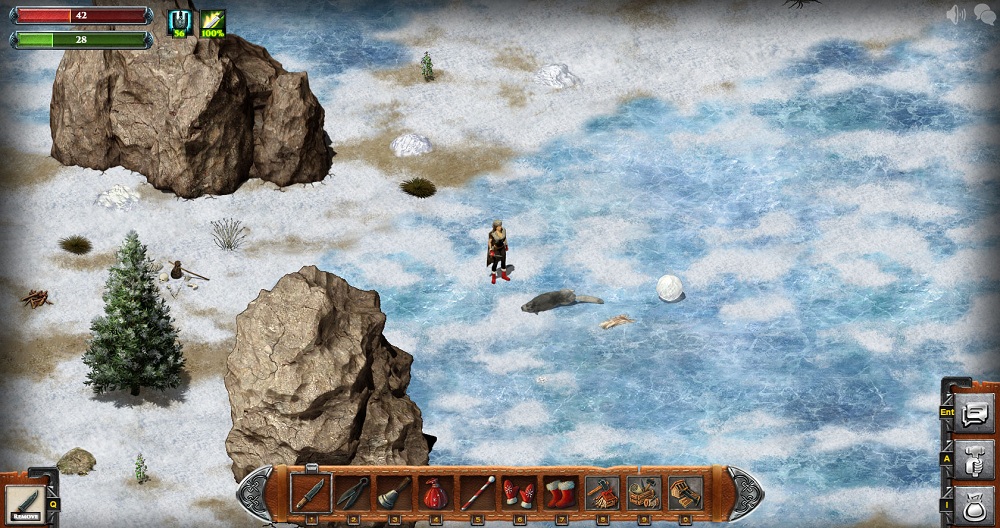Select the red Santa boots slot

click(560, 492)
